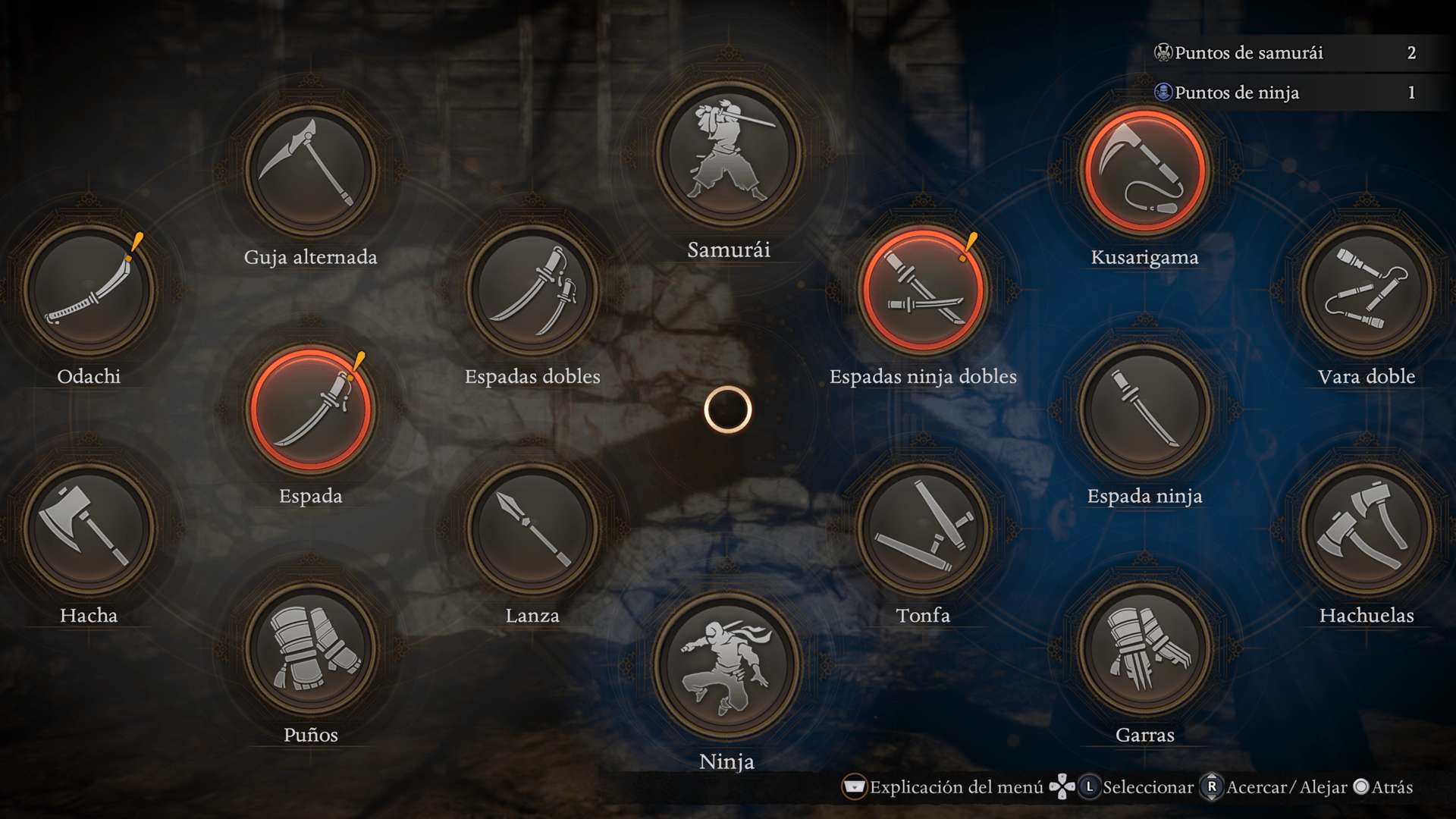Choose the Hachuelas hatchets node
1456x819 pixels.
point(1367,529)
